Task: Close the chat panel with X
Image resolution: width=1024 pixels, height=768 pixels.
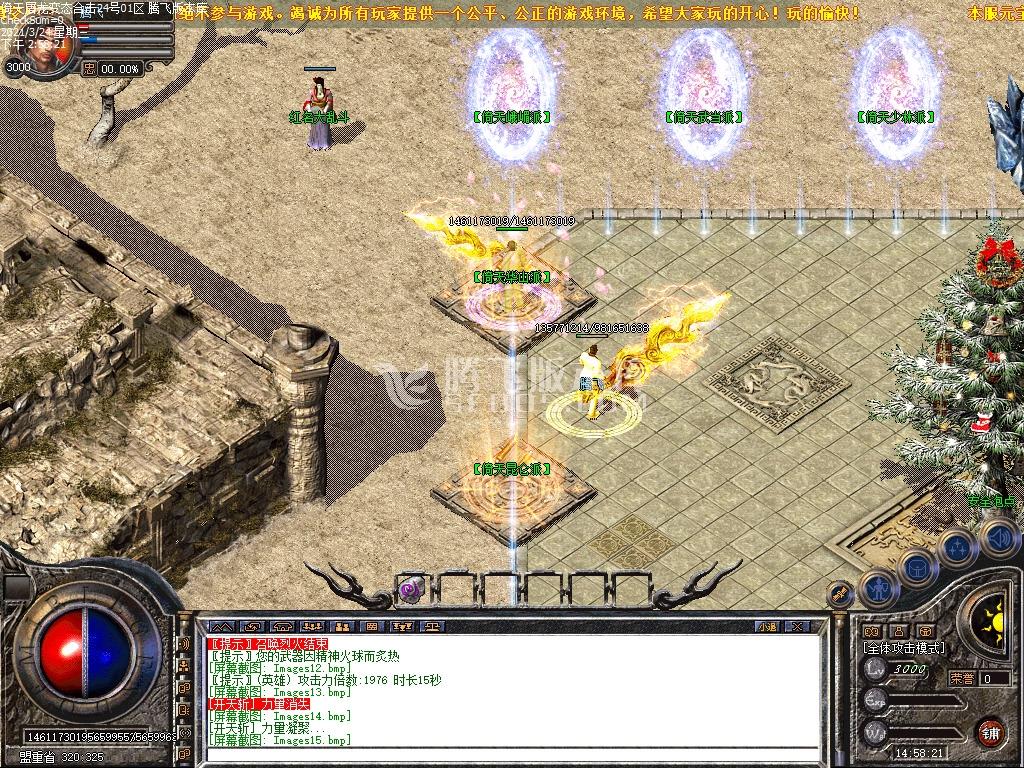Action: (797, 626)
